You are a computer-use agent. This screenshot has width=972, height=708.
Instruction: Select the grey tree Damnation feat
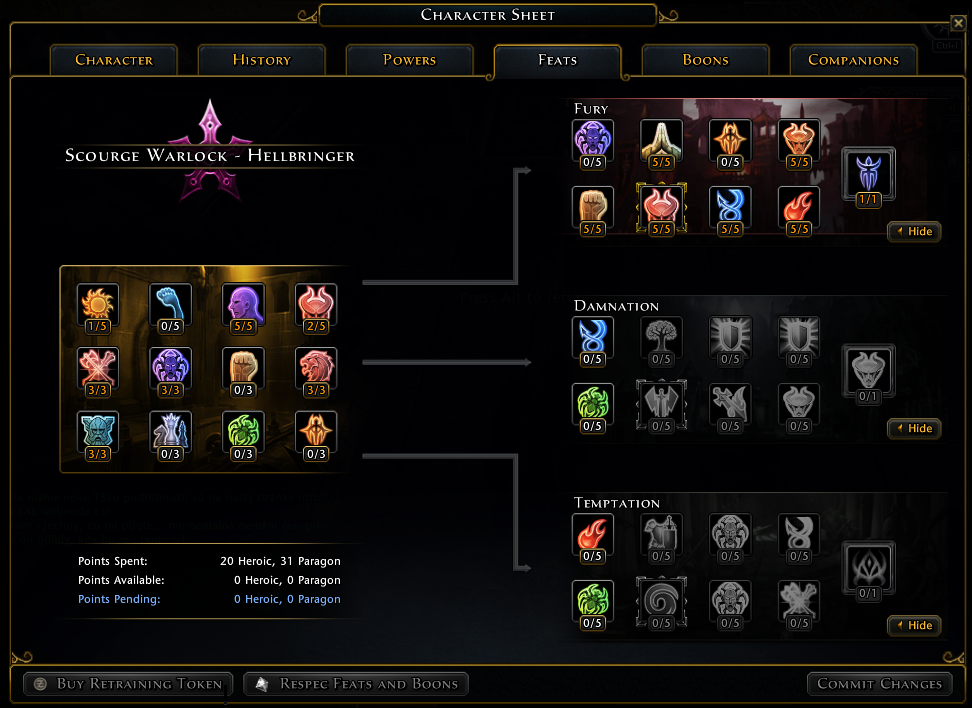click(661, 336)
